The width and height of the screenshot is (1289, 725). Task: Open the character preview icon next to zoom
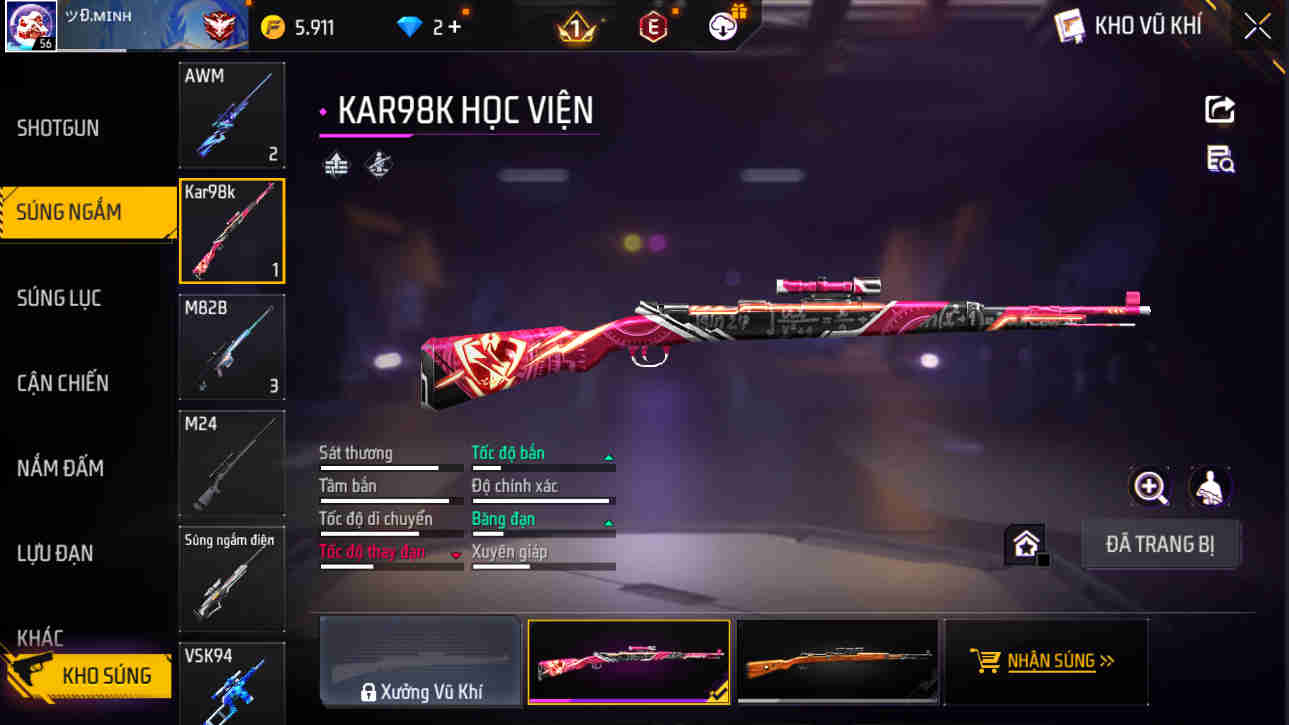1210,488
